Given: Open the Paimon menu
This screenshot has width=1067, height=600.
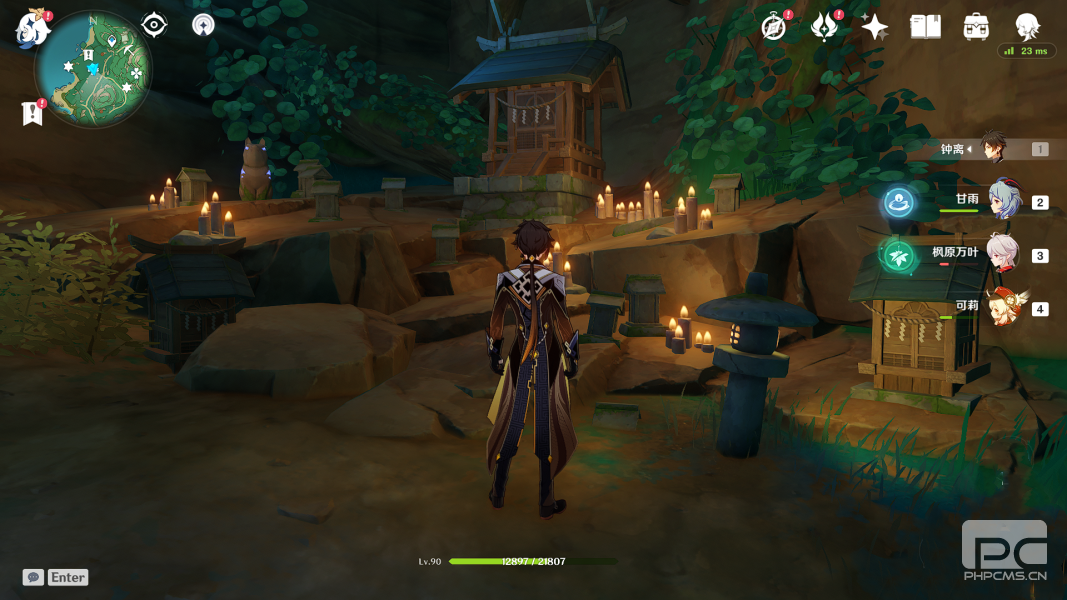Looking at the screenshot, I should (32, 28).
